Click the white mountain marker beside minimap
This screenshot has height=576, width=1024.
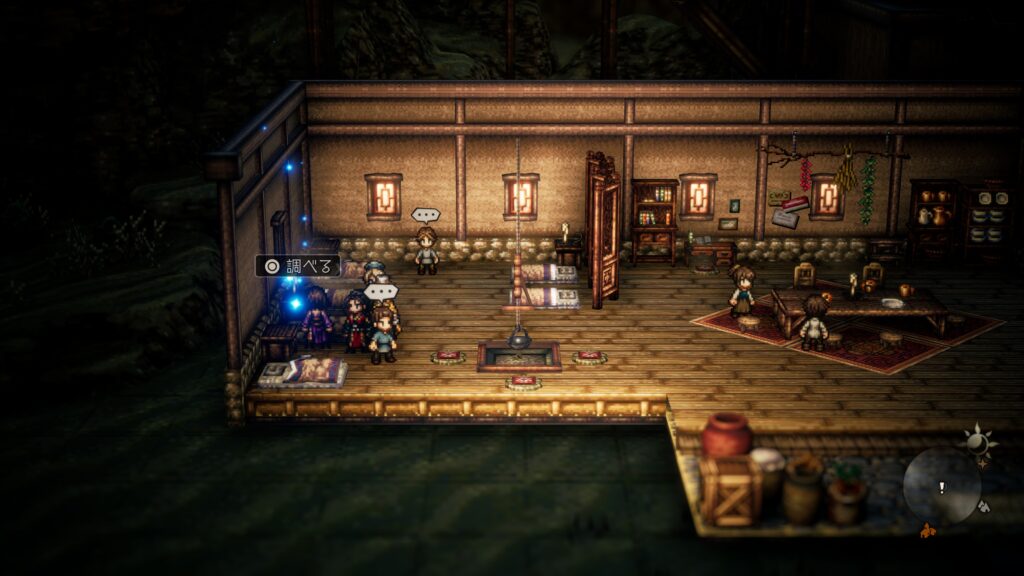point(985,506)
